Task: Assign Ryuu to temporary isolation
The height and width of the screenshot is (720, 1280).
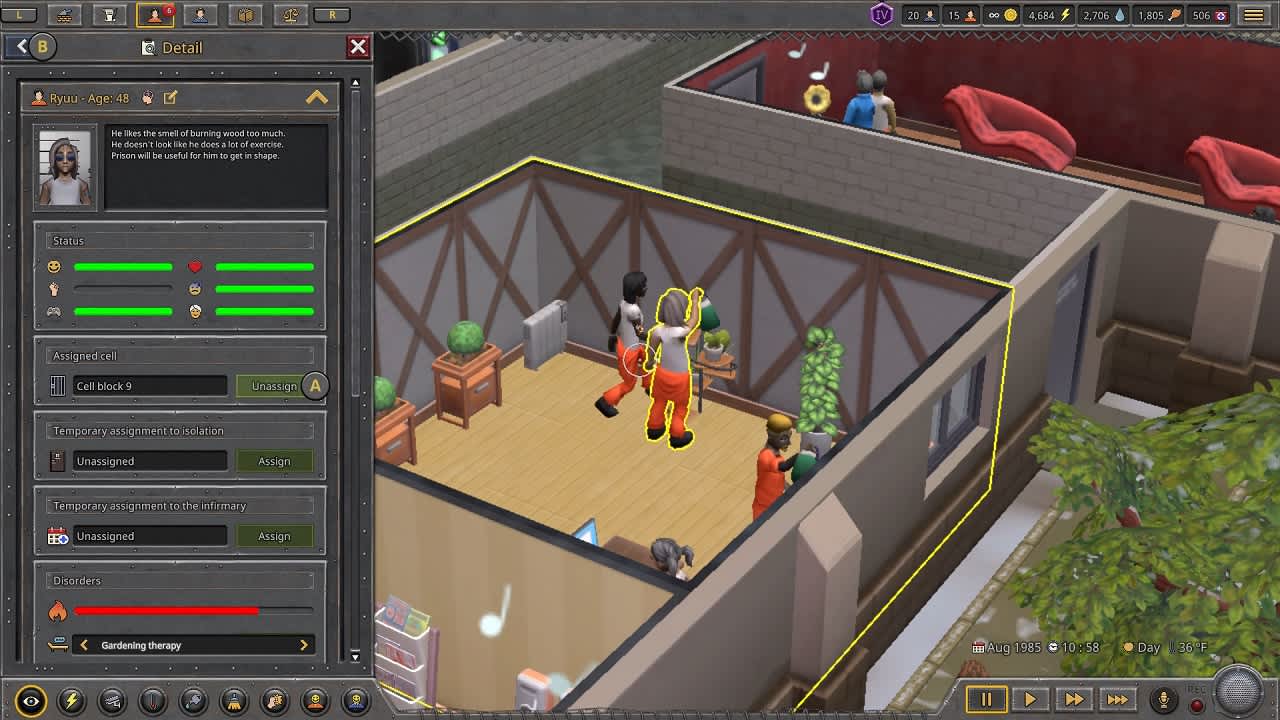Action: 275,461
